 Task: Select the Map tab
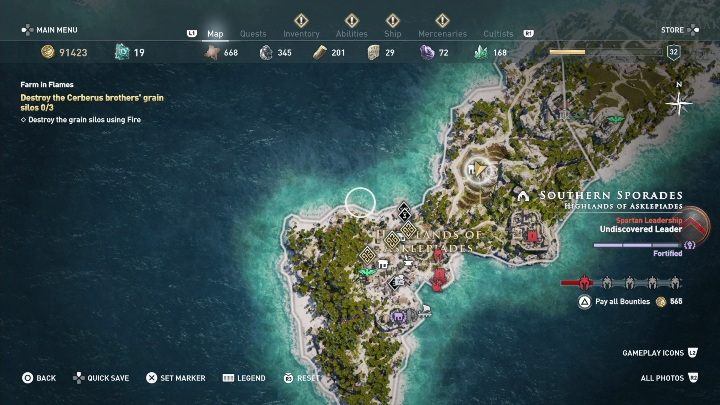pyautogui.click(x=215, y=33)
